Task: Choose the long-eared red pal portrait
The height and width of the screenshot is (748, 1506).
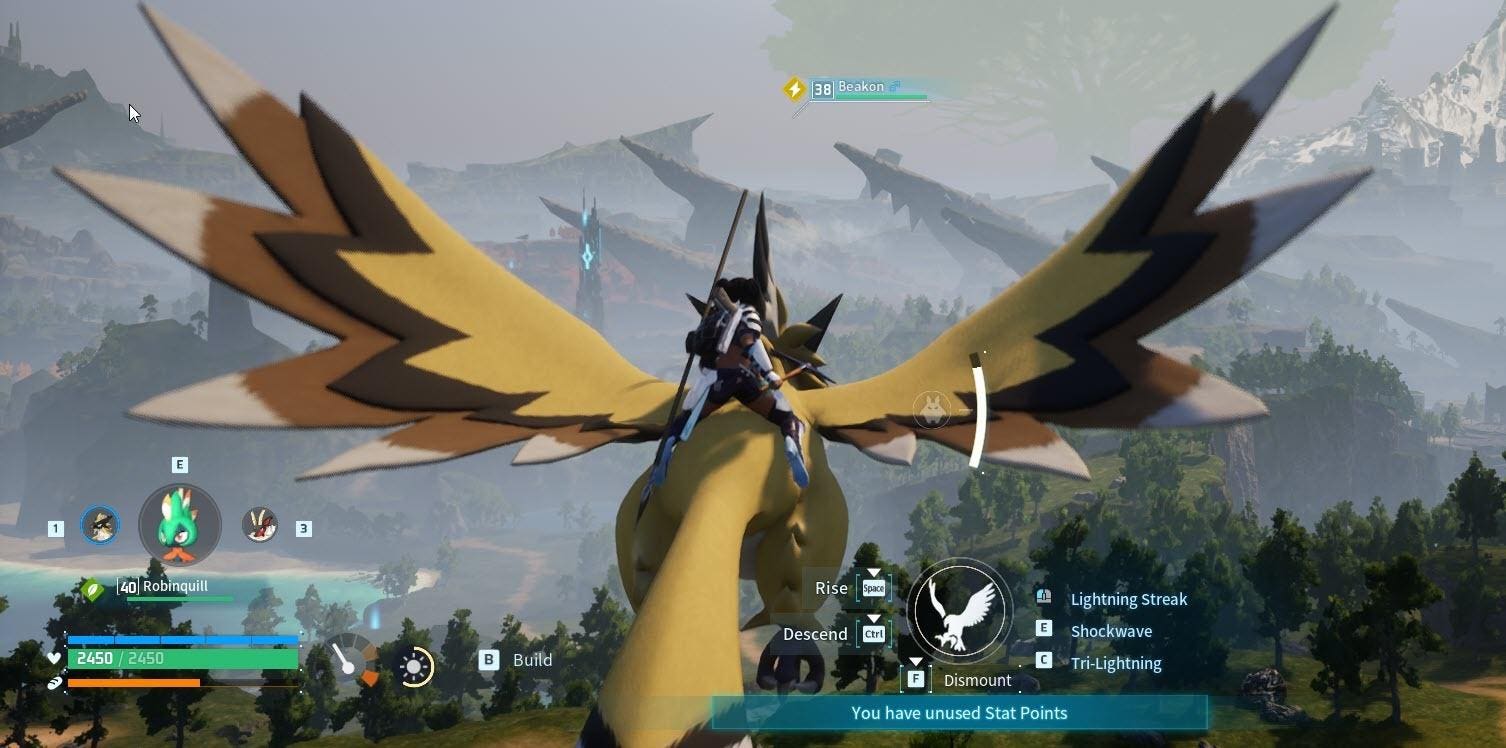Action: pyautogui.click(x=260, y=525)
